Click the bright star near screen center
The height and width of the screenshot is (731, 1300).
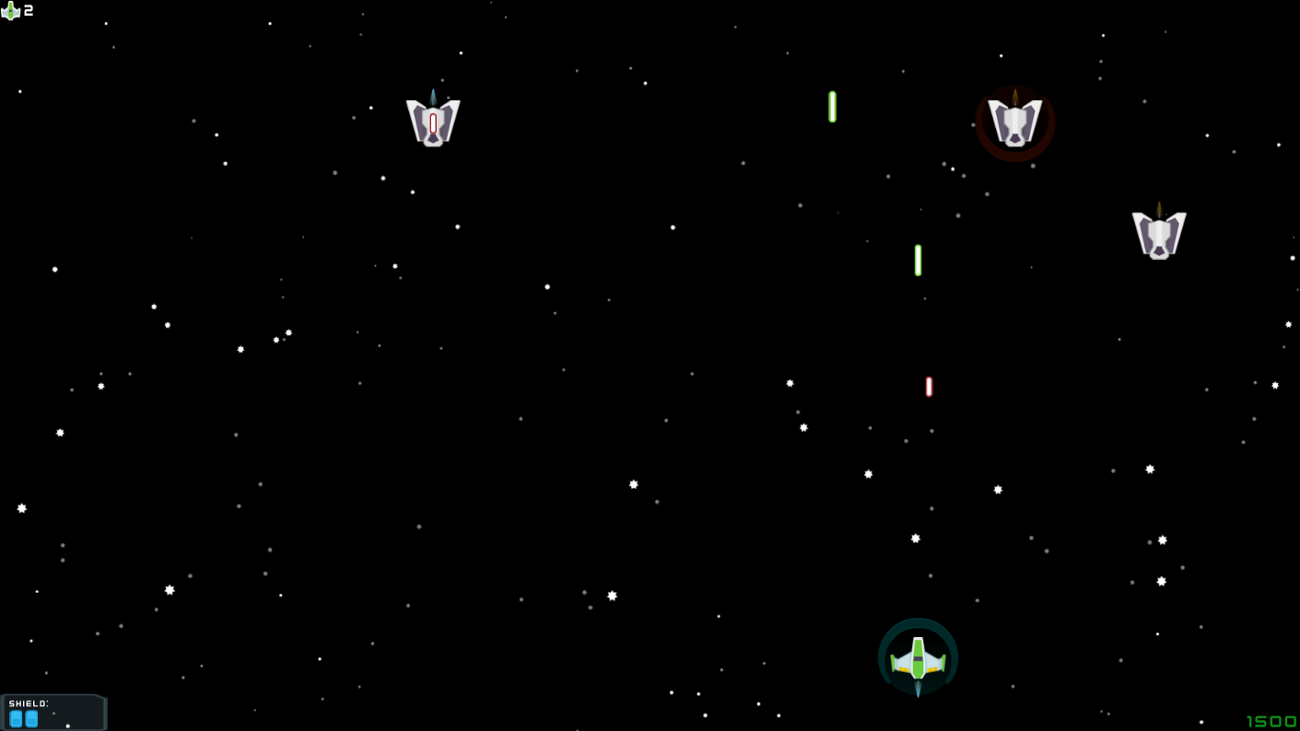(x=632, y=484)
